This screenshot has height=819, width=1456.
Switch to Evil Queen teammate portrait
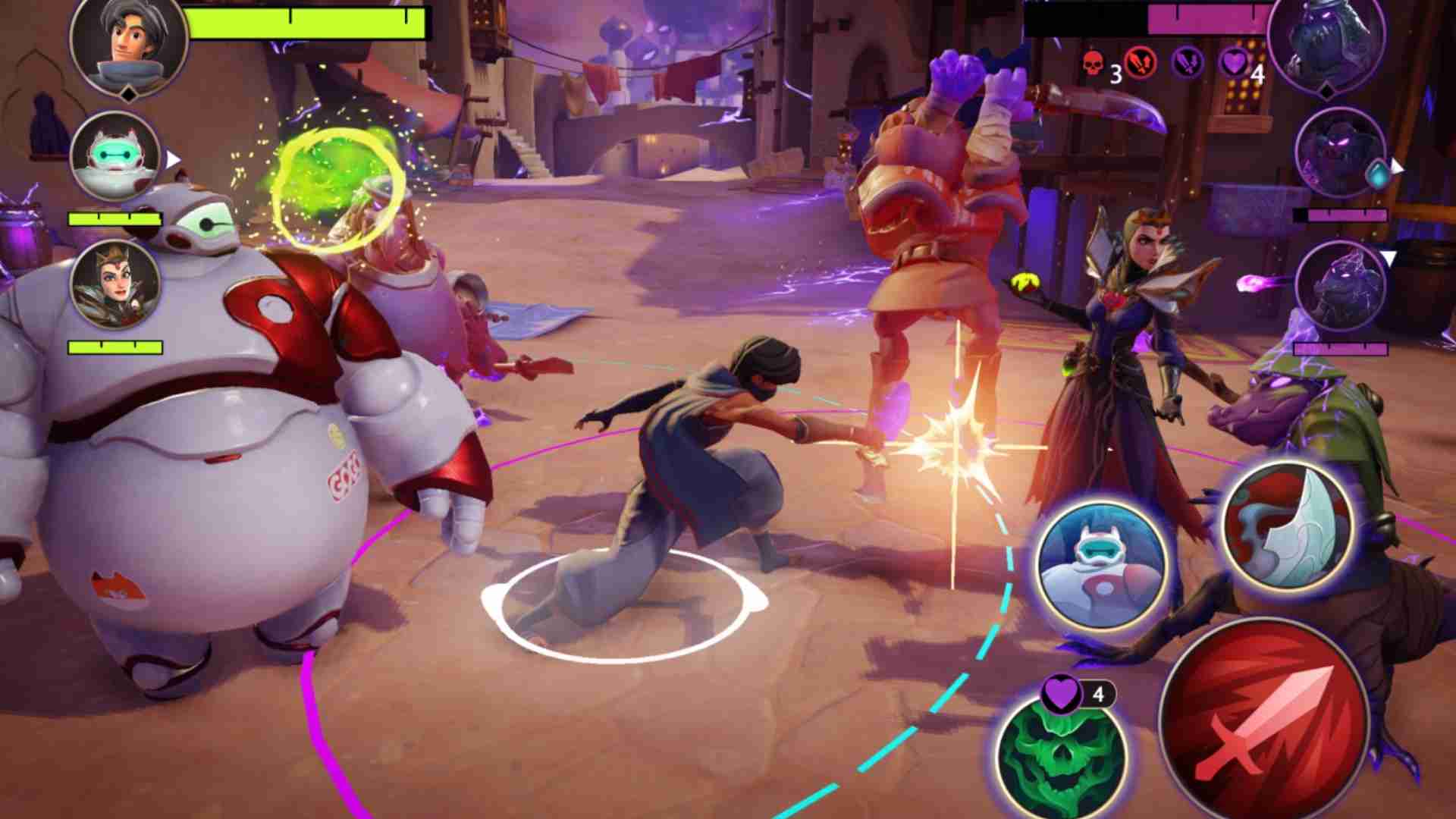115,284
